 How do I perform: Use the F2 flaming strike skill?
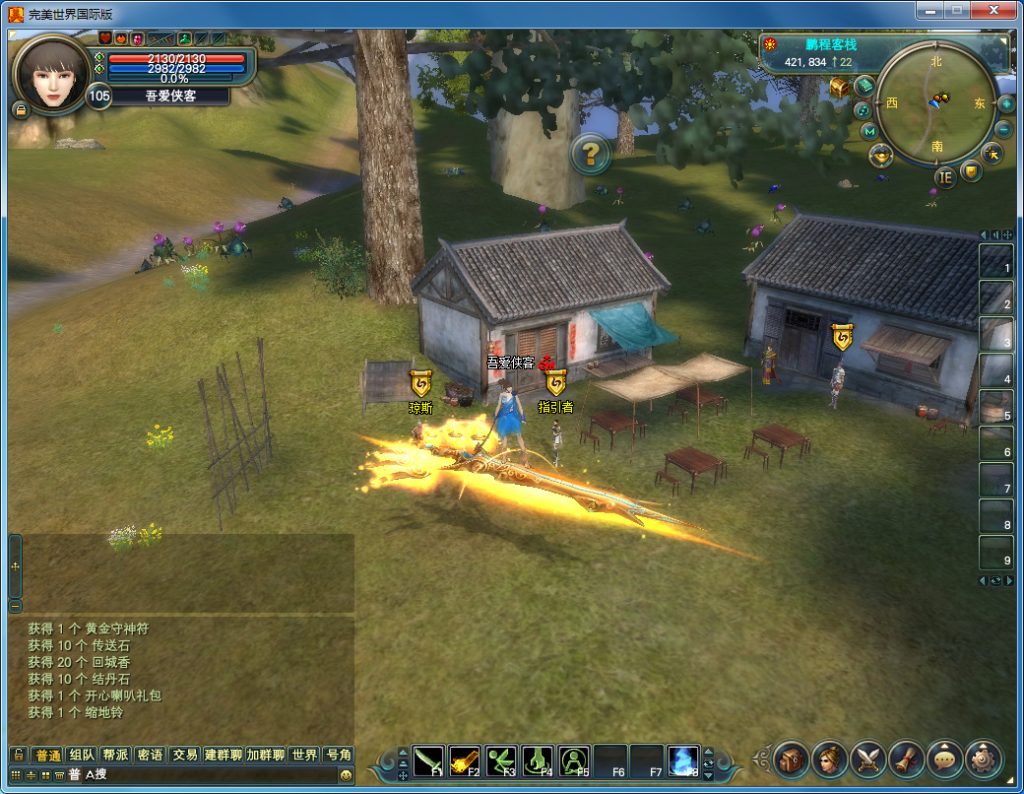pyautogui.click(x=465, y=762)
